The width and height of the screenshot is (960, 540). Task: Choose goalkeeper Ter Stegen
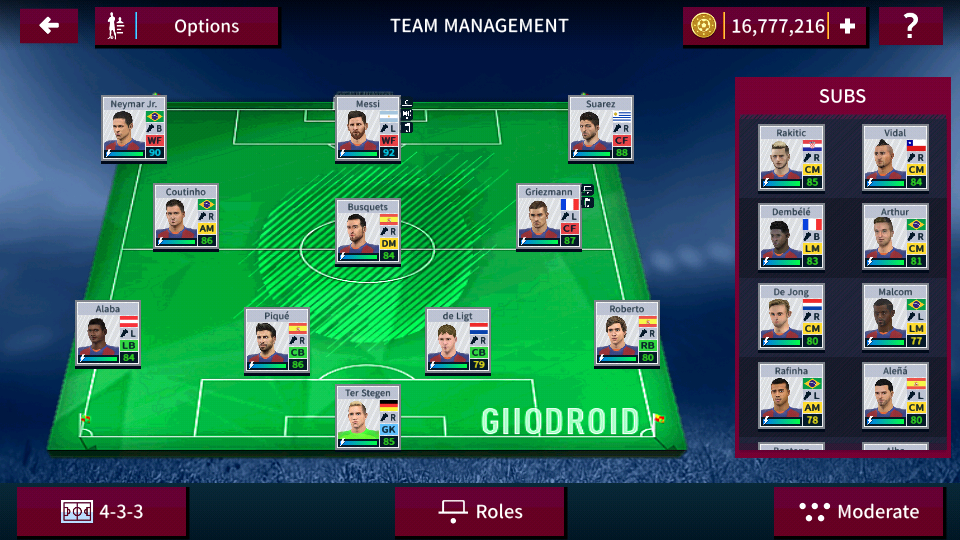367,417
